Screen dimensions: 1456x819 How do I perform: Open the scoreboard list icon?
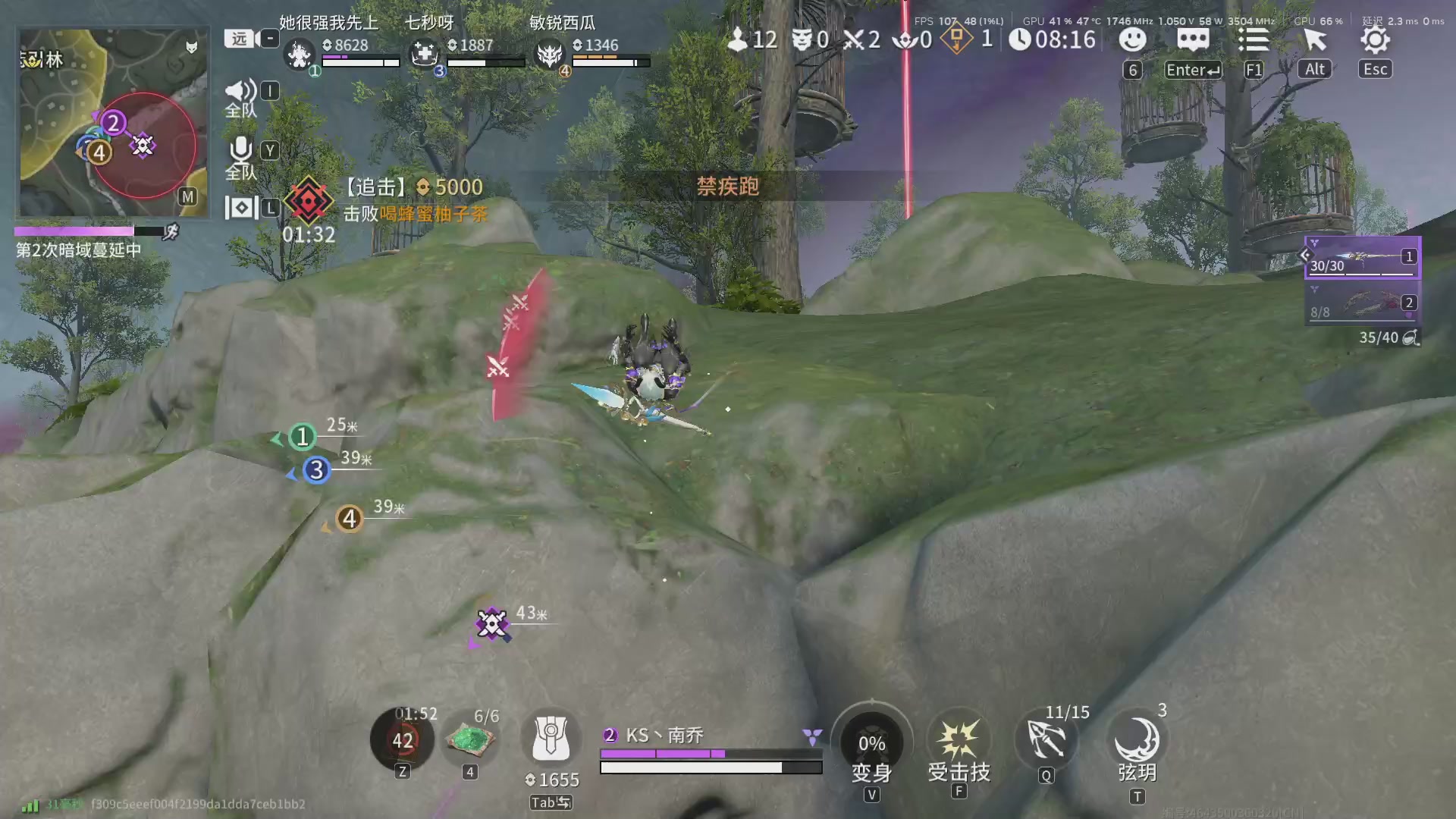point(1254,40)
